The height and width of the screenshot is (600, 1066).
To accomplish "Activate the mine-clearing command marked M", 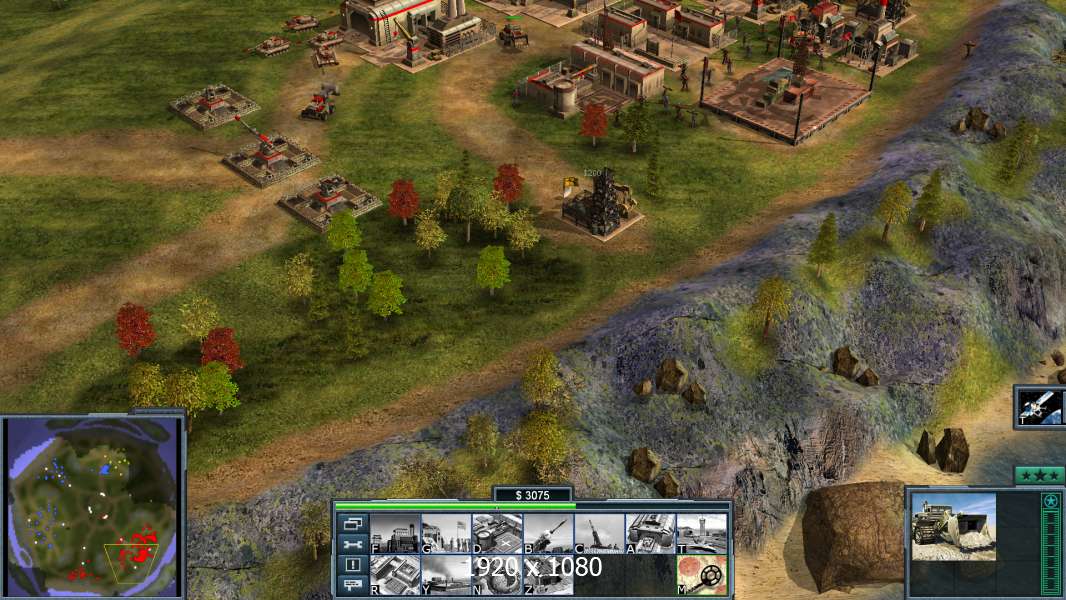I will point(701,574).
